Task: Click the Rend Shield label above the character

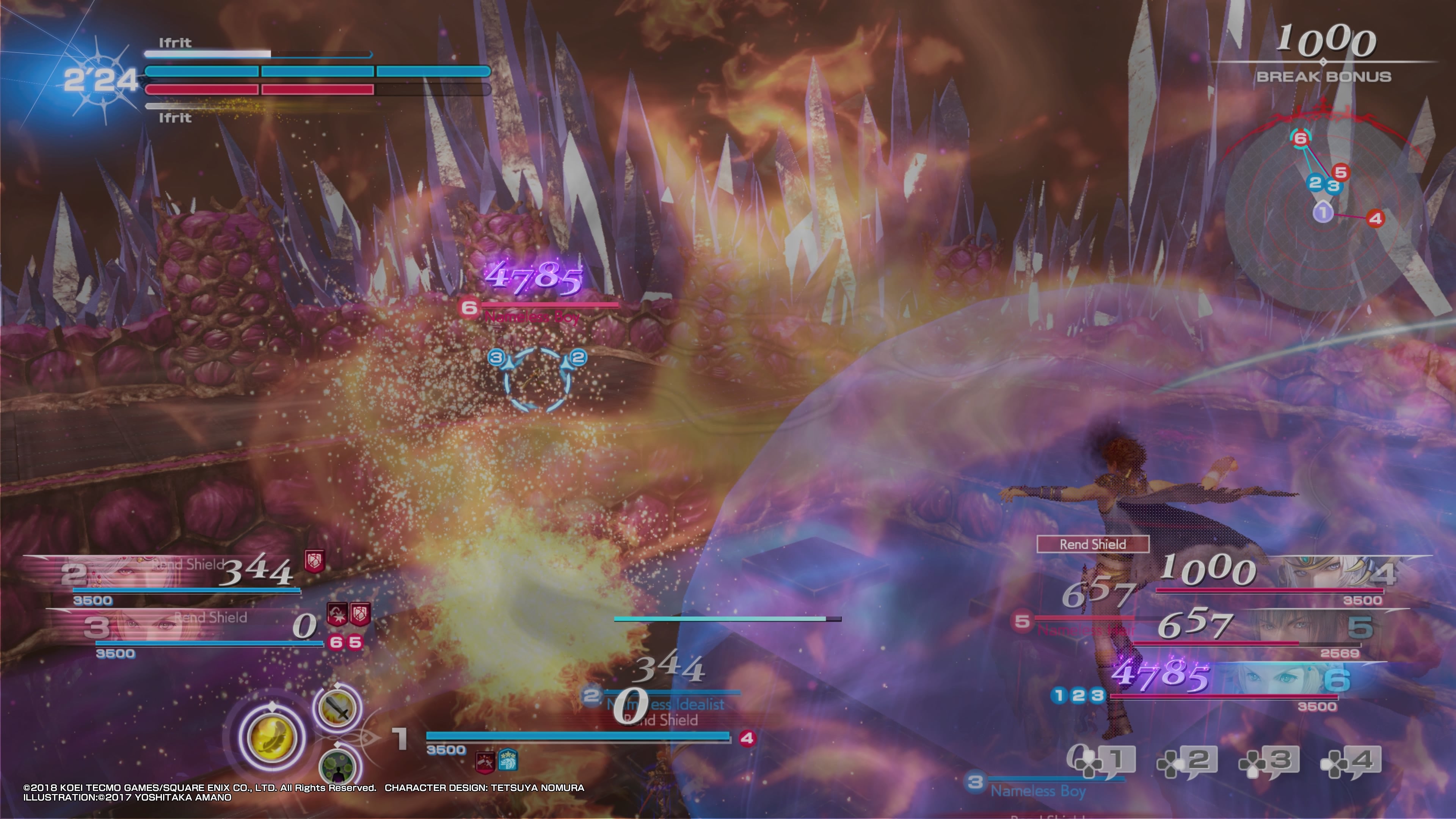Action: click(x=1094, y=544)
